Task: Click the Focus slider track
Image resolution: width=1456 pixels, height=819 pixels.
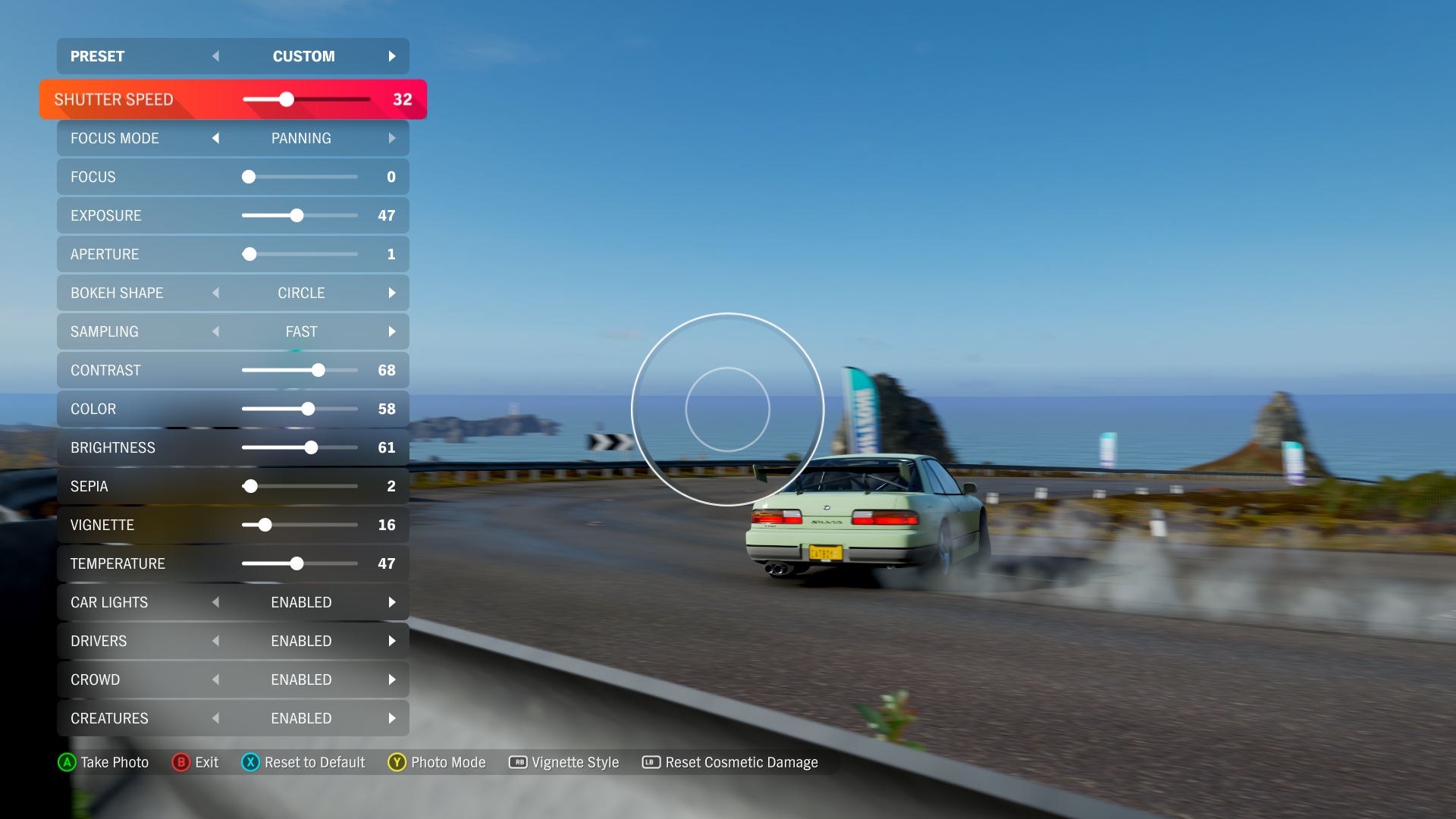Action: tap(303, 177)
